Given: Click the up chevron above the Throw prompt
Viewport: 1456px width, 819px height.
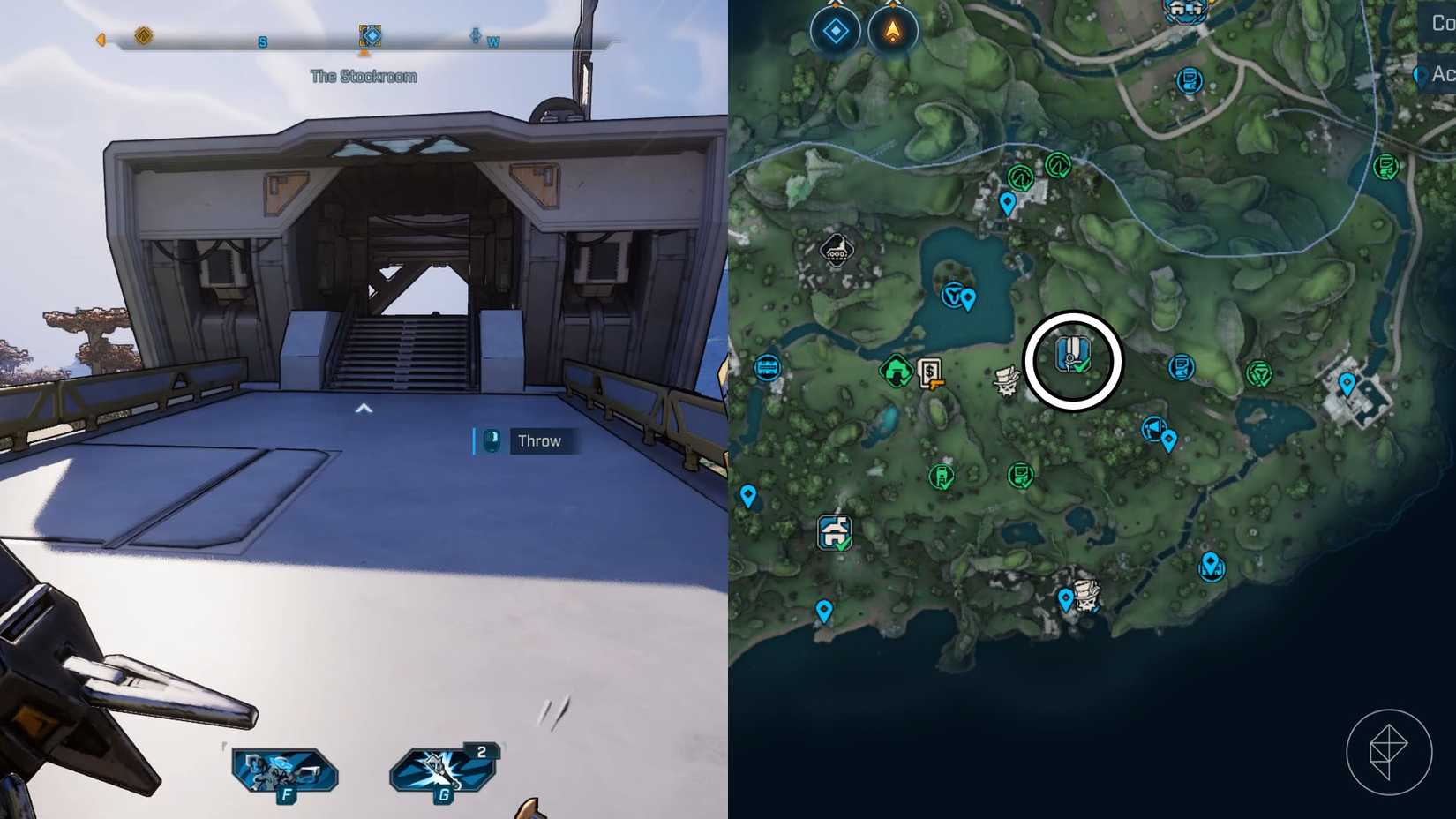Looking at the screenshot, I should 364,408.
